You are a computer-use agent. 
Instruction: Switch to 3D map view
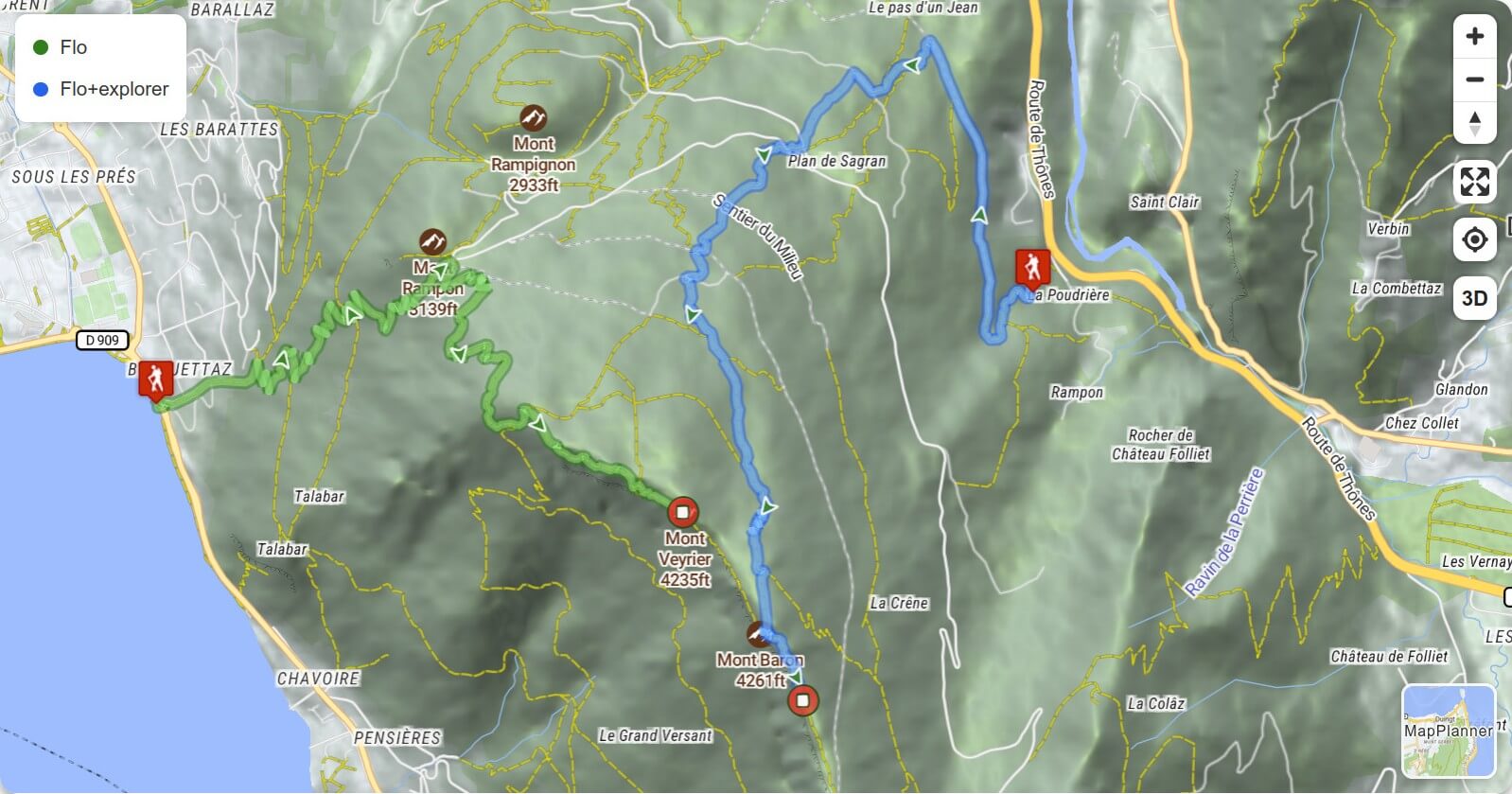tap(1476, 299)
